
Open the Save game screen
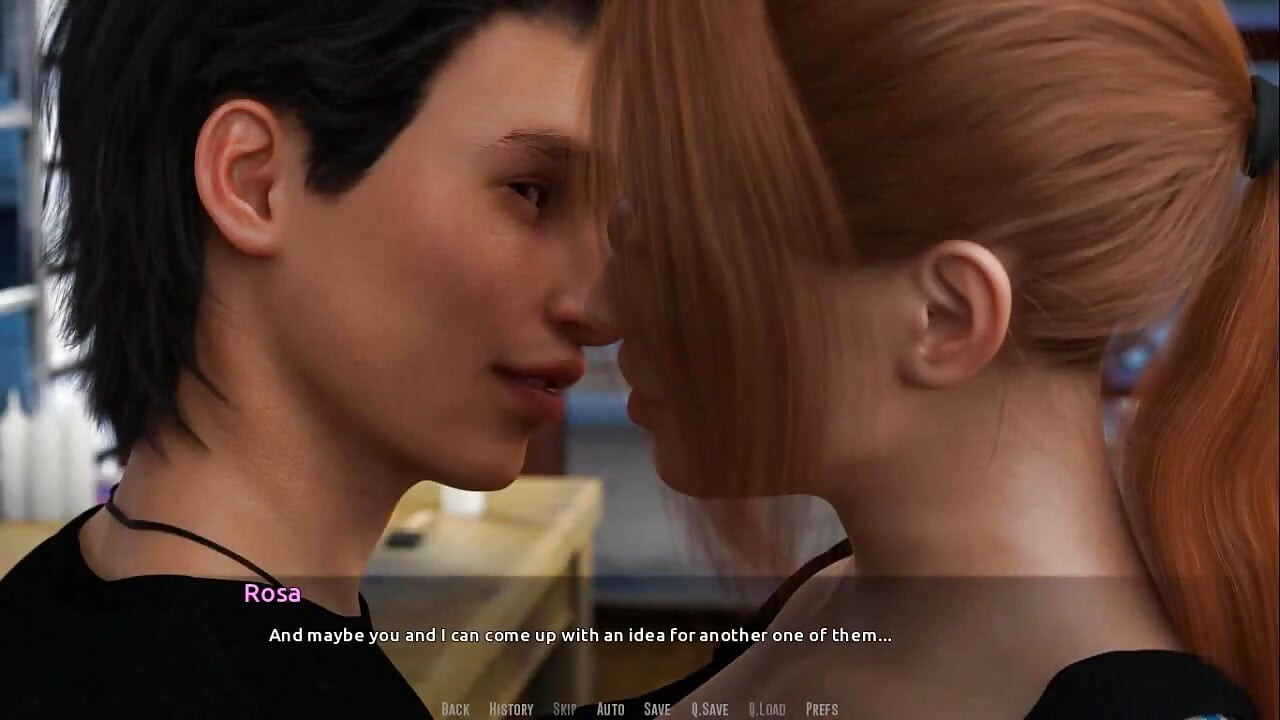657,709
